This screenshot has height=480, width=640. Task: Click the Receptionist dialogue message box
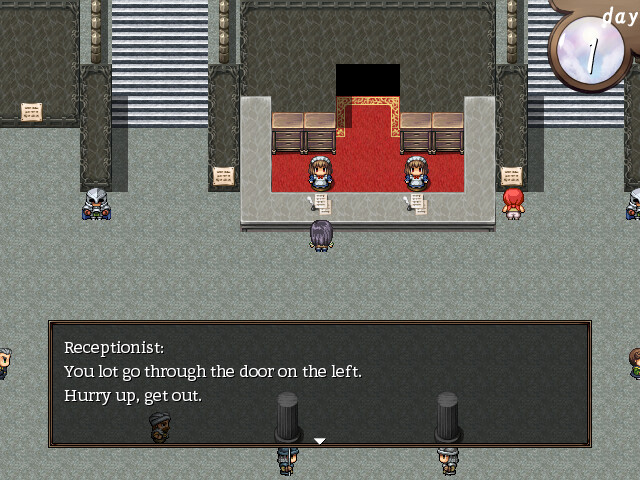[x=319, y=383]
